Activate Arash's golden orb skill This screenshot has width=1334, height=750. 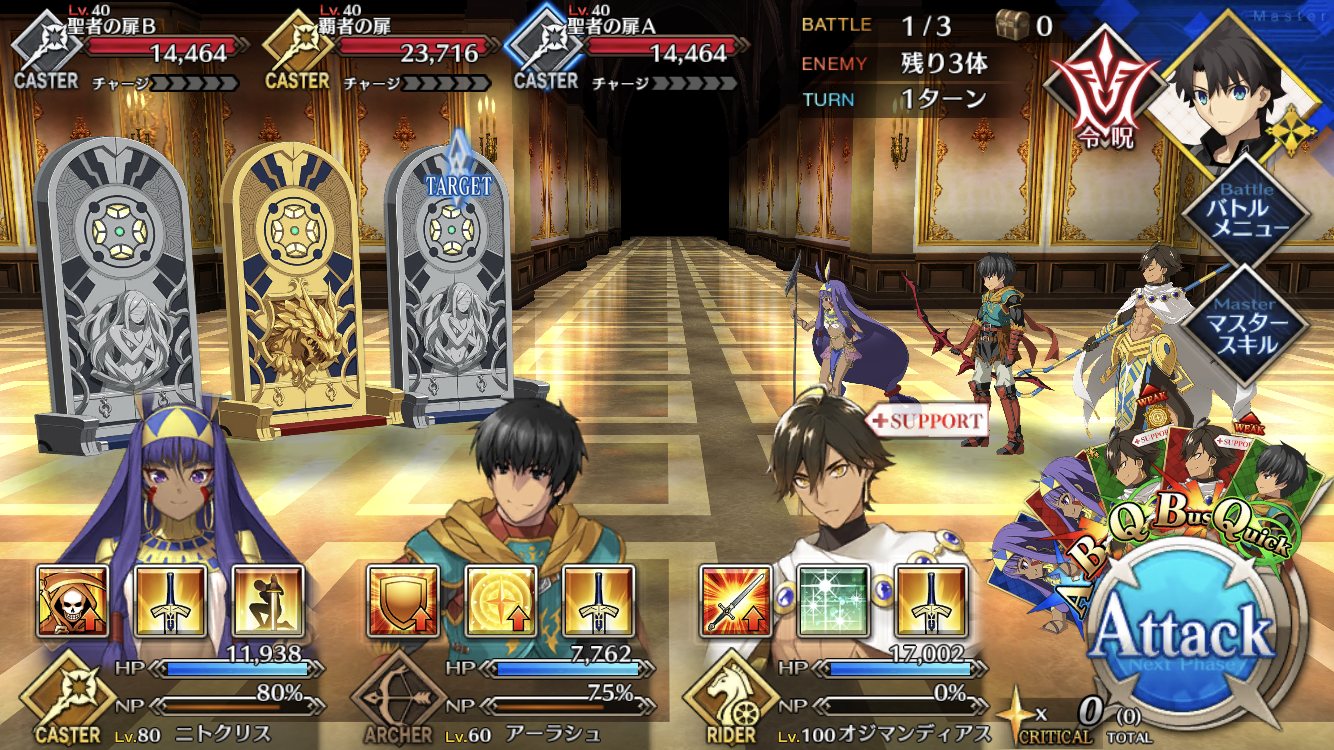coord(501,602)
